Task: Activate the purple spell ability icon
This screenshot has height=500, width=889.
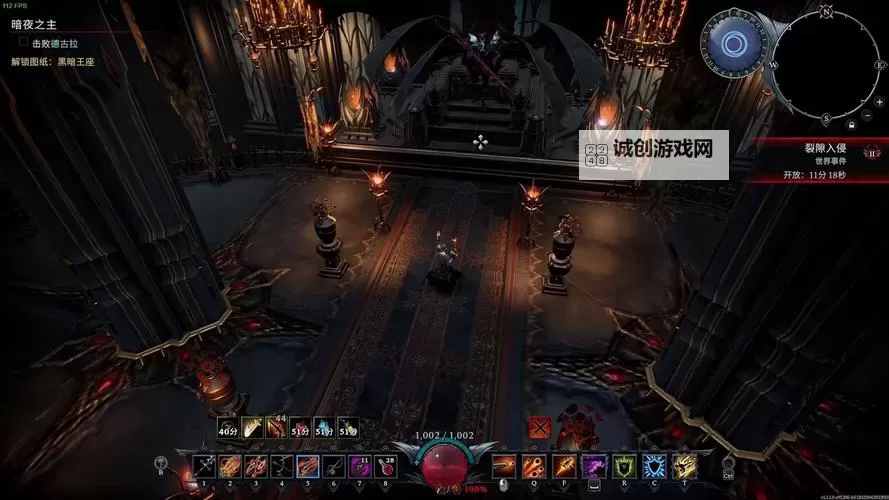Action: (x=595, y=465)
